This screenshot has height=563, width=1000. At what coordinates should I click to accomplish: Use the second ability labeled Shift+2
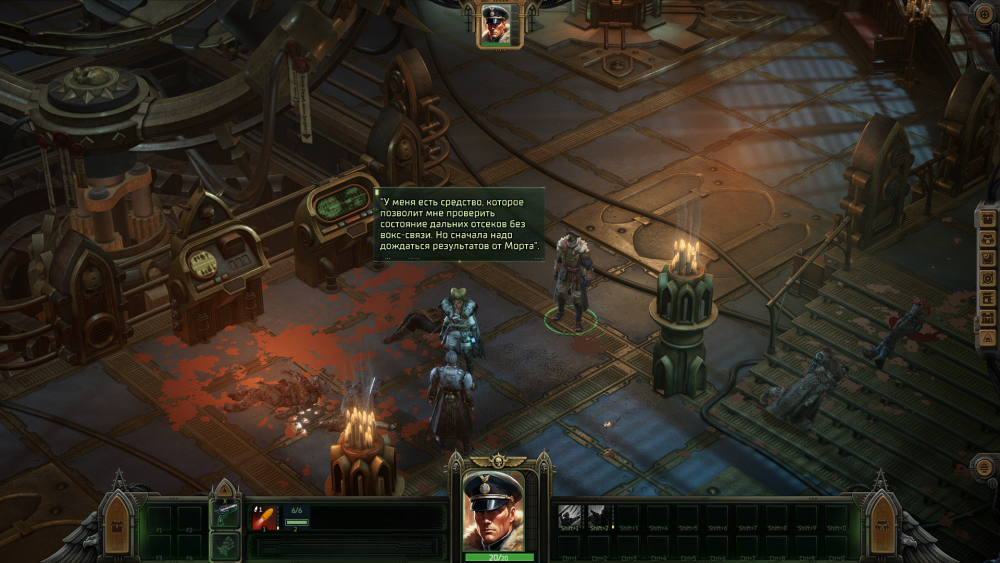pos(599,516)
